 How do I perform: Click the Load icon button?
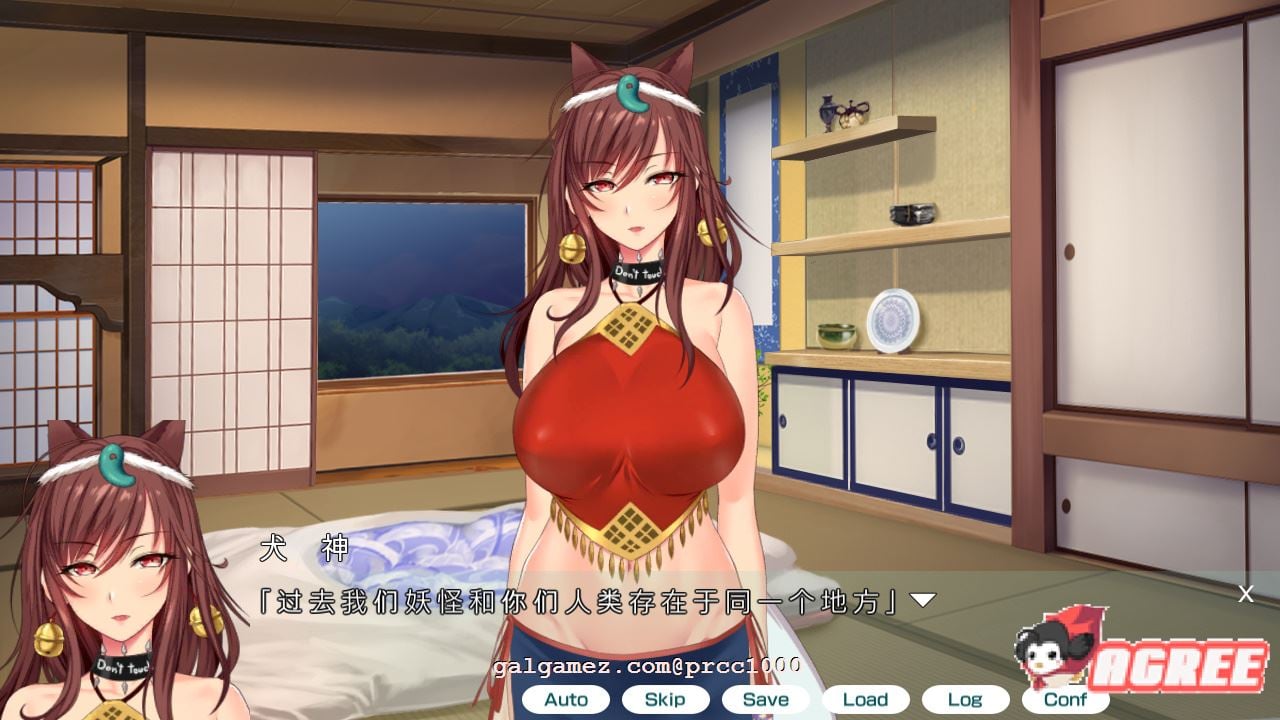(865, 699)
